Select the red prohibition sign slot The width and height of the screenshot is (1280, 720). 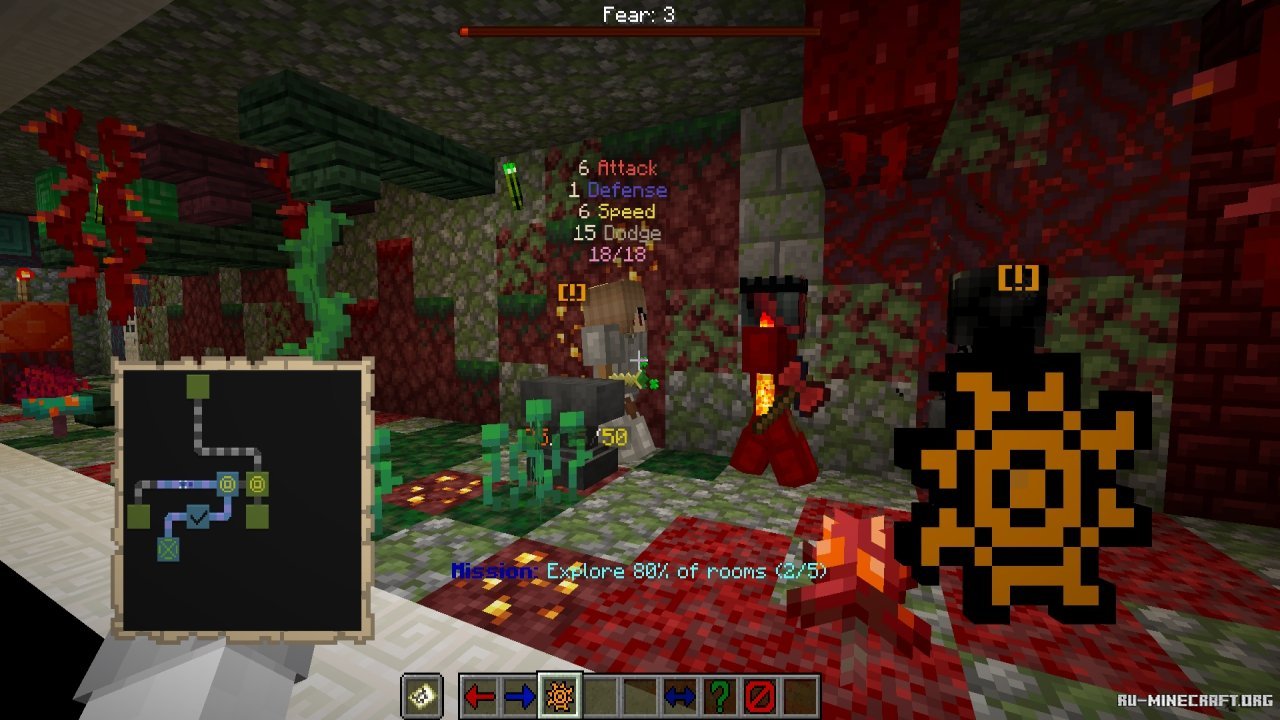point(760,696)
